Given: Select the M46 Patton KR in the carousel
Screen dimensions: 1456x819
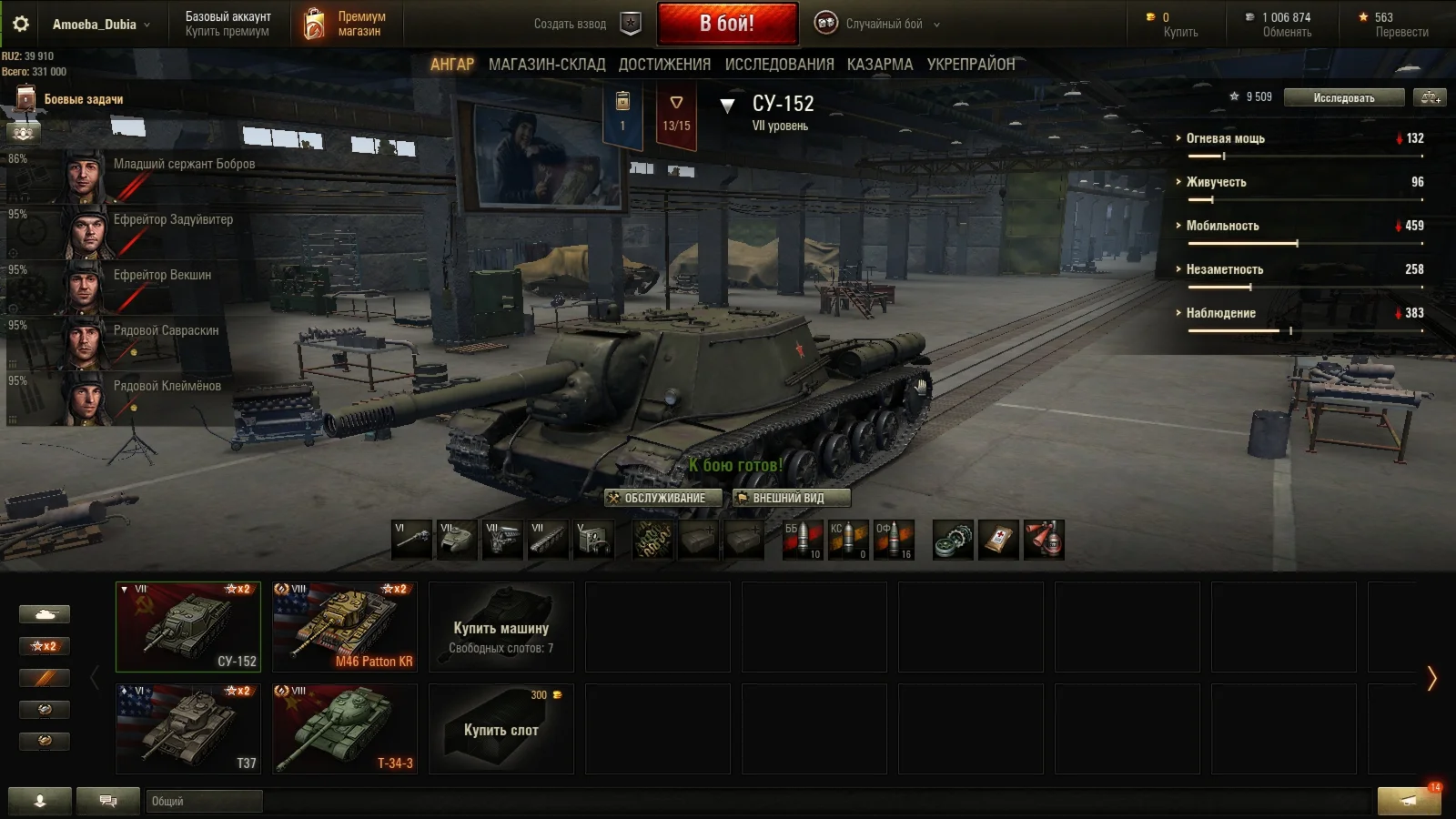Looking at the screenshot, I should pos(345,626).
